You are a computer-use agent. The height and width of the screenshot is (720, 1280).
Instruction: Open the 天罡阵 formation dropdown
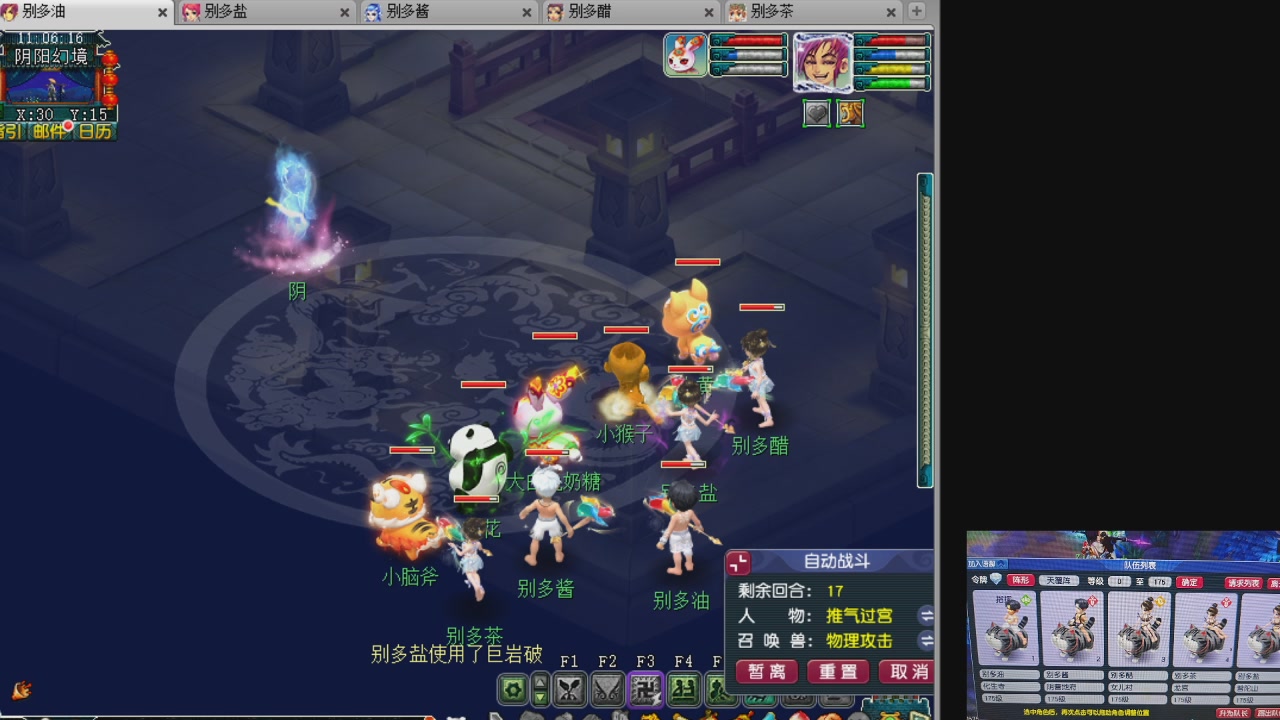click(x=1059, y=581)
